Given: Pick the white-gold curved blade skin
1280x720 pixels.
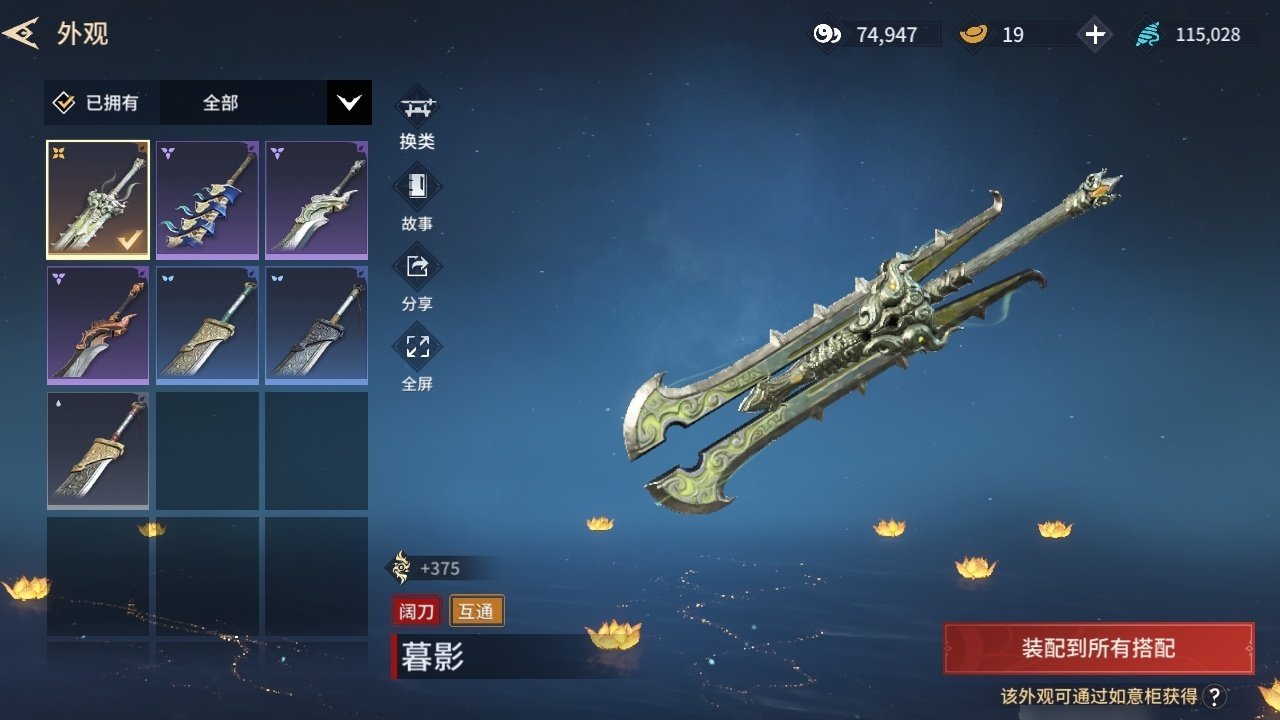Looking at the screenshot, I should click(316, 199).
